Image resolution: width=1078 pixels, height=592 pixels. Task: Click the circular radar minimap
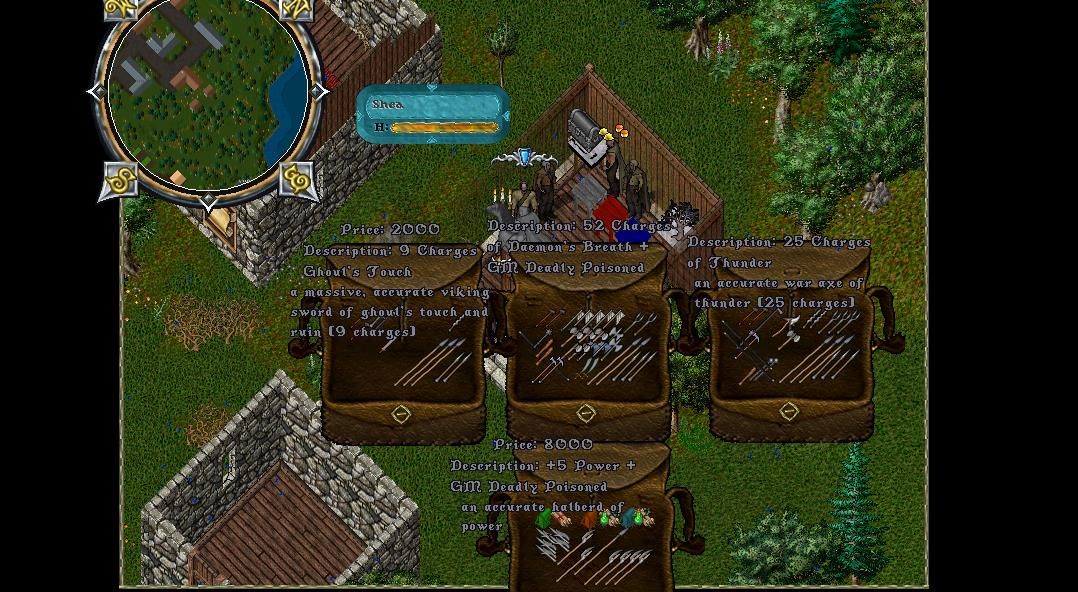[x=207, y=95]
